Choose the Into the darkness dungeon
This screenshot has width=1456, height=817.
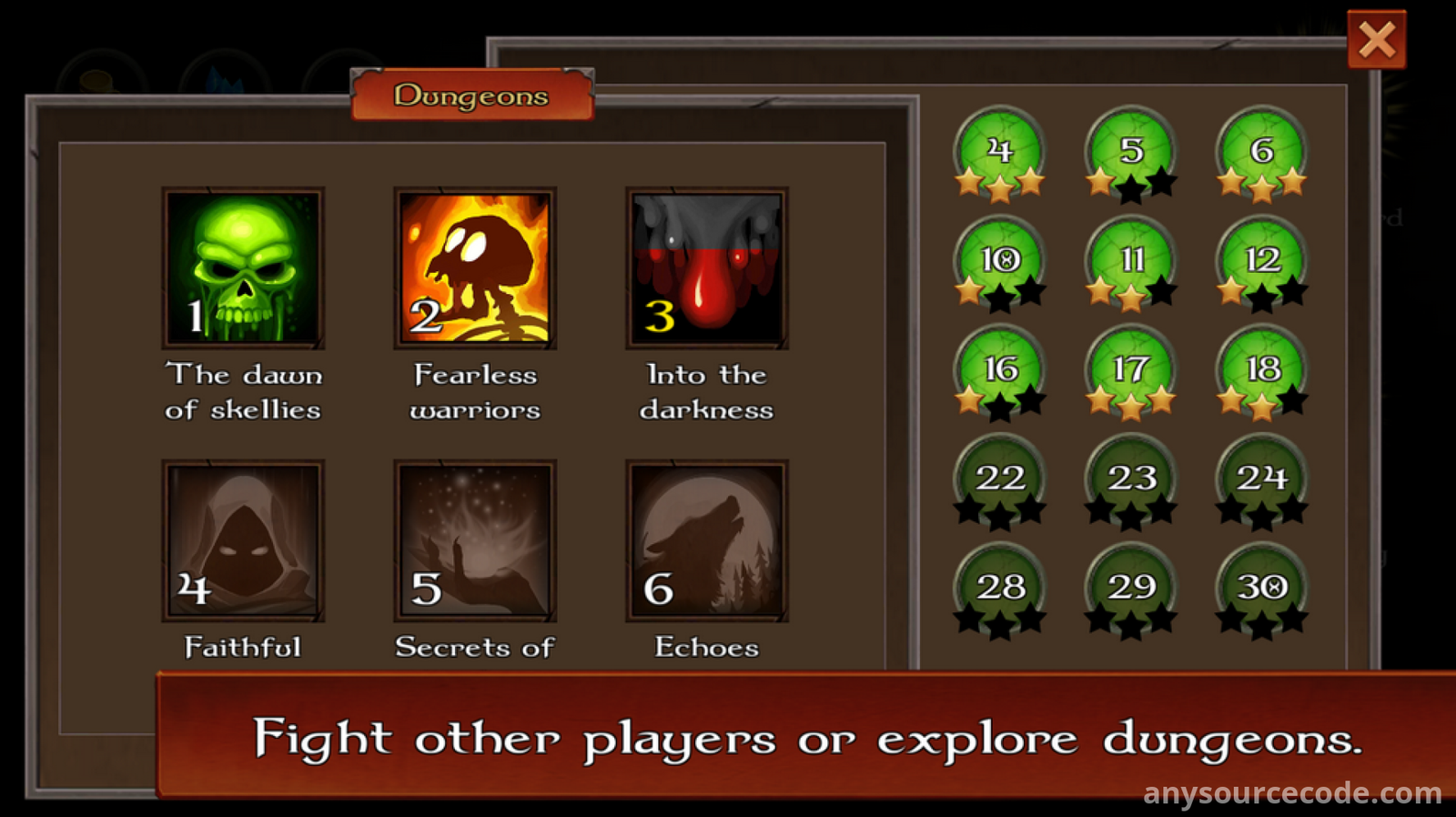coord(707,268)
